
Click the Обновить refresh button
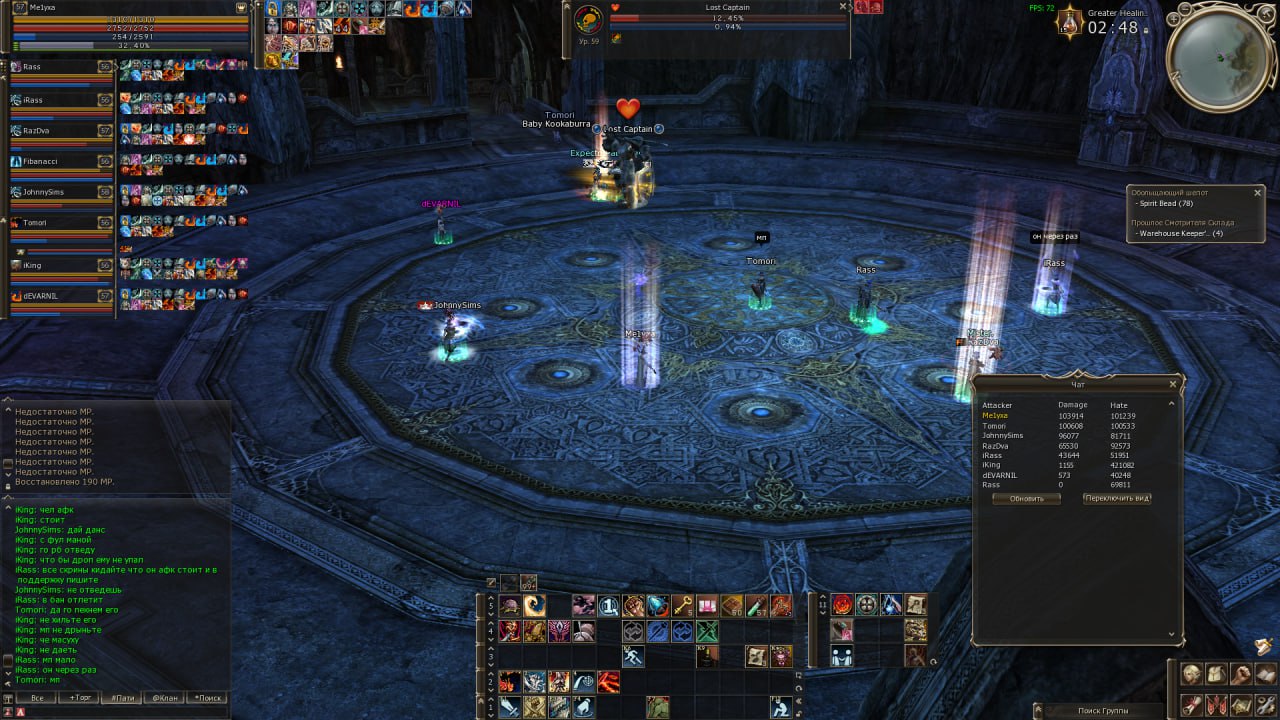1026,499
